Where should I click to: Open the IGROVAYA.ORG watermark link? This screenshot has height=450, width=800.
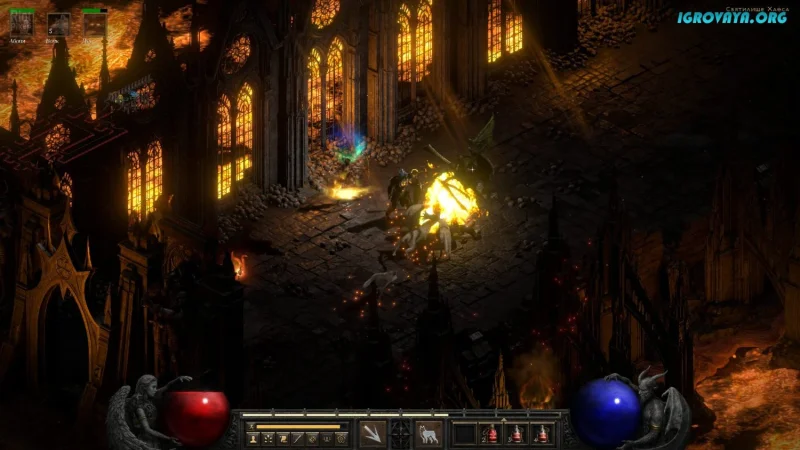pos(733,17)
